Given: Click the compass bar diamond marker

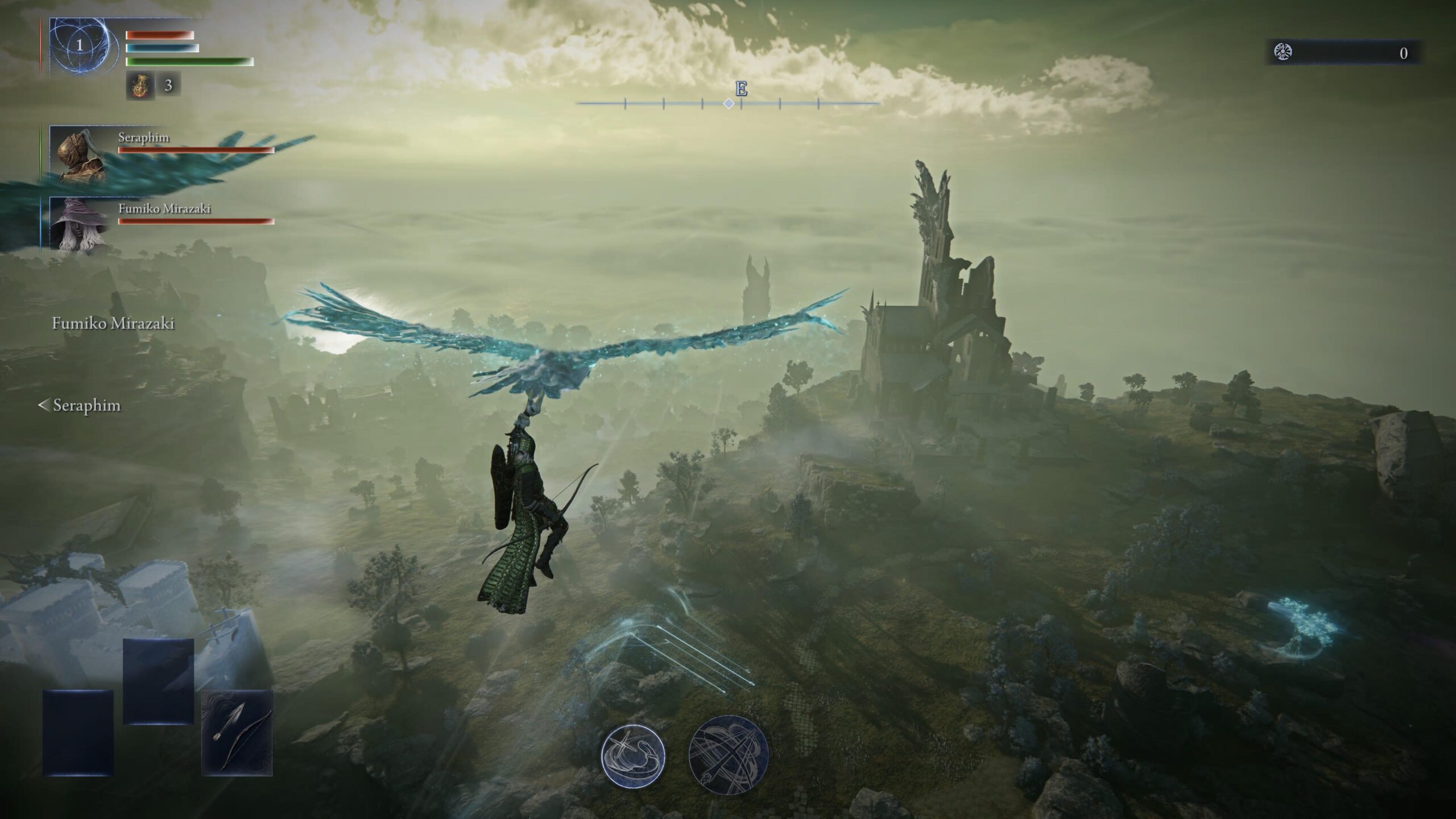Looking at the screenshot, I should coord(729,104).
